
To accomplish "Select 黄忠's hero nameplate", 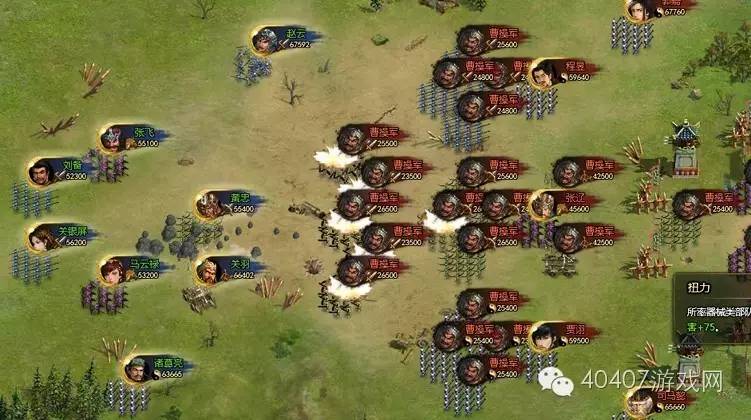I will click(241, 204).
